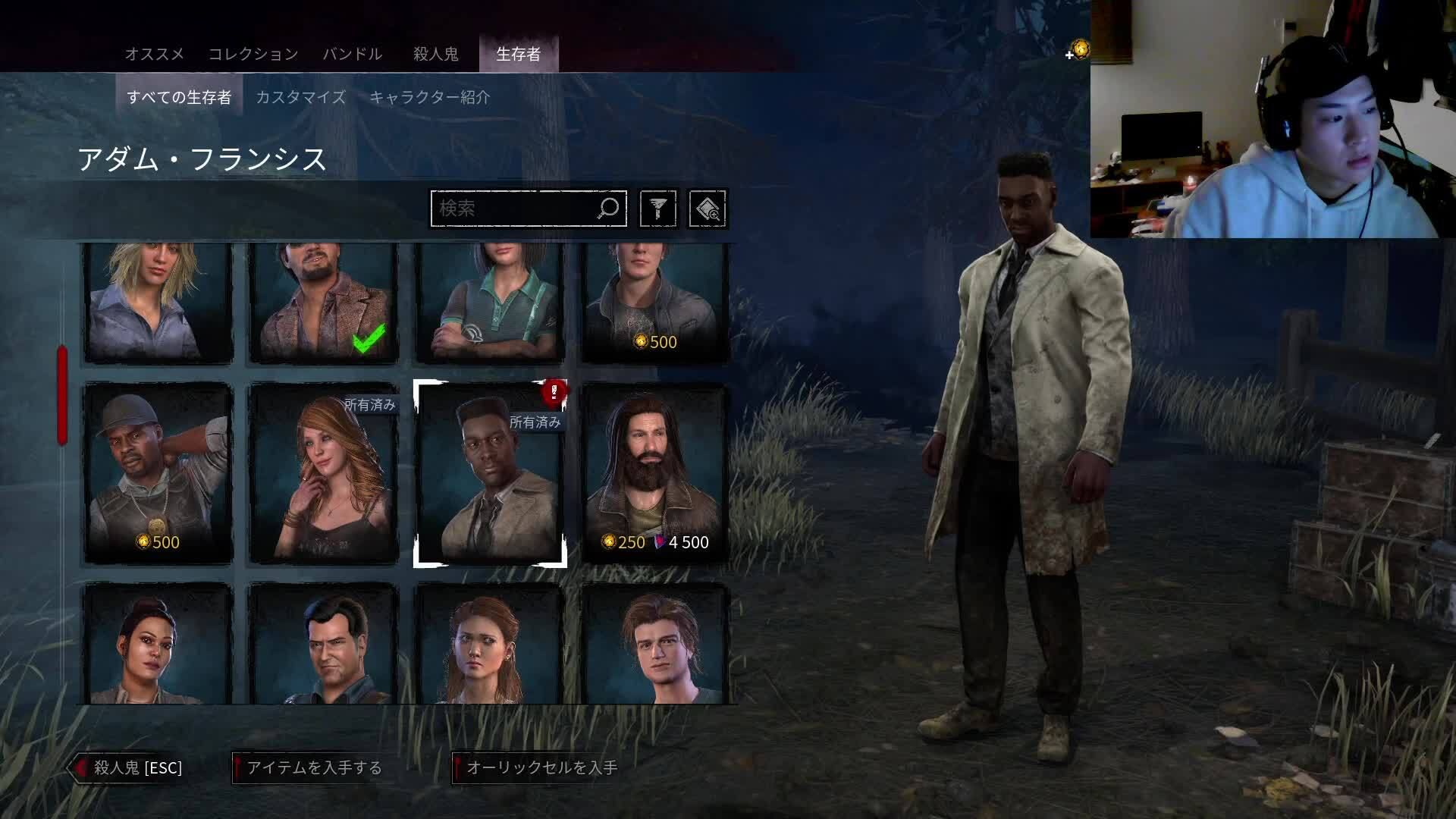
Task: Switch to the オススメ tab
Action: pos(155,54)
